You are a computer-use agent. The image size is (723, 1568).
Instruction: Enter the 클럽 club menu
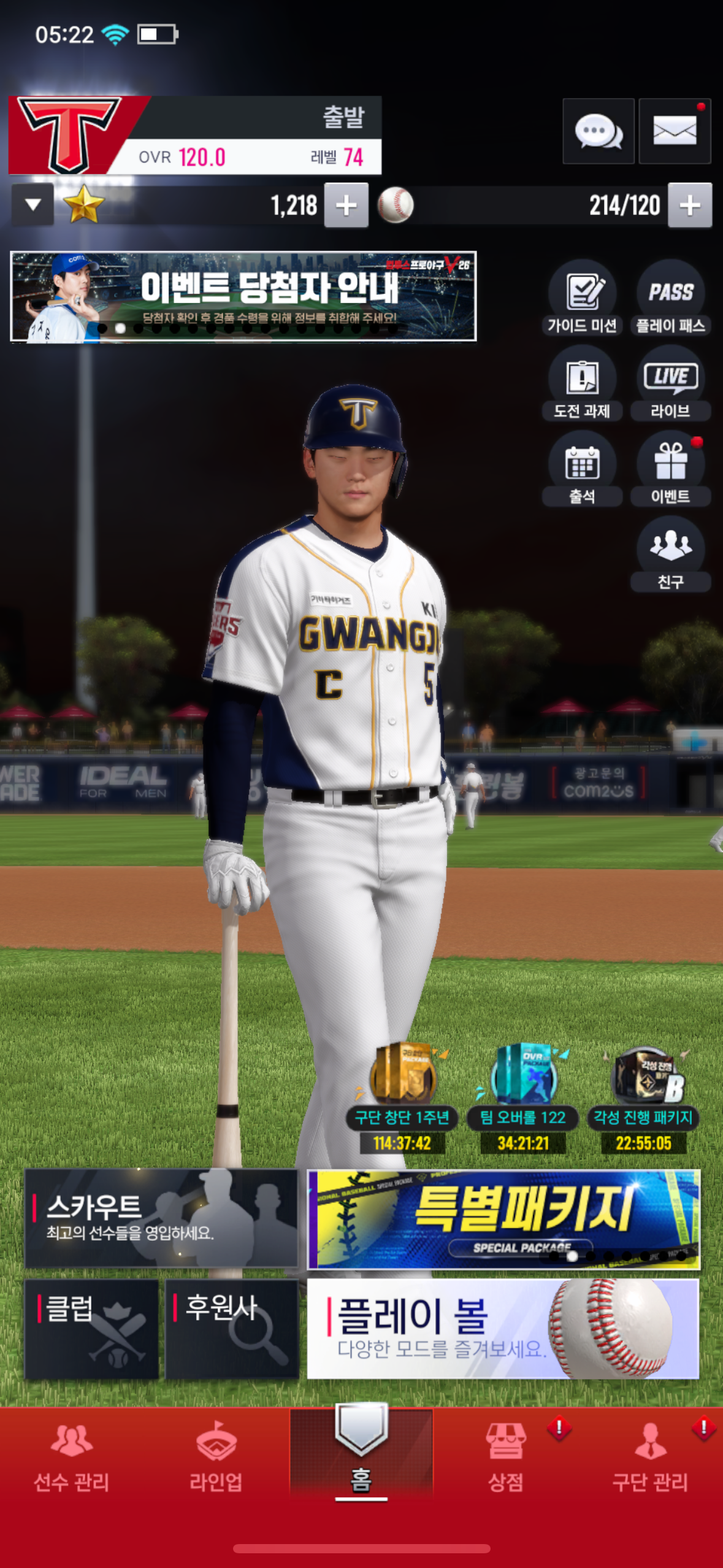[91, 1329]
